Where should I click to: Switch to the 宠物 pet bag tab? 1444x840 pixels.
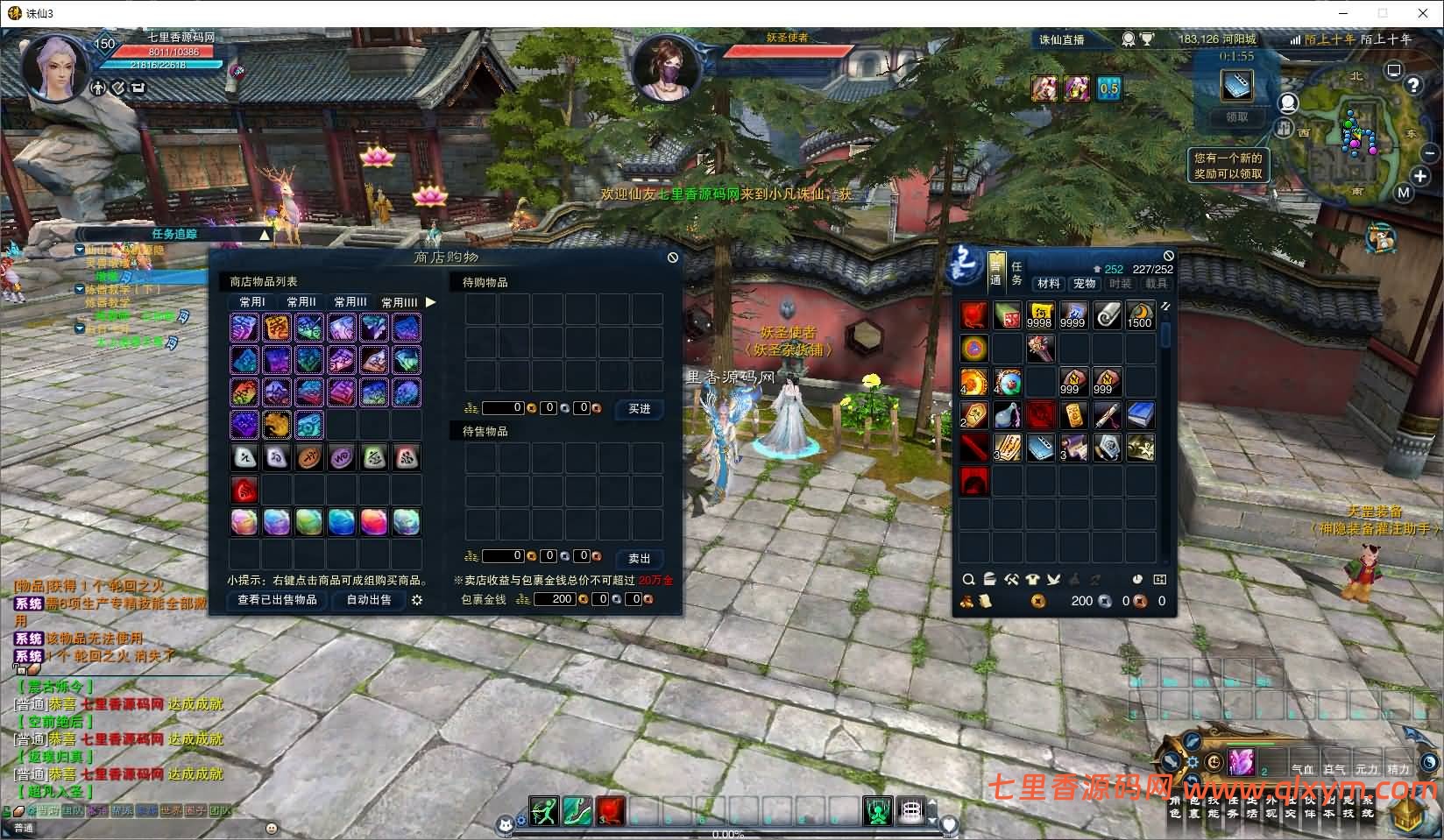click(x=1085, y=284)
